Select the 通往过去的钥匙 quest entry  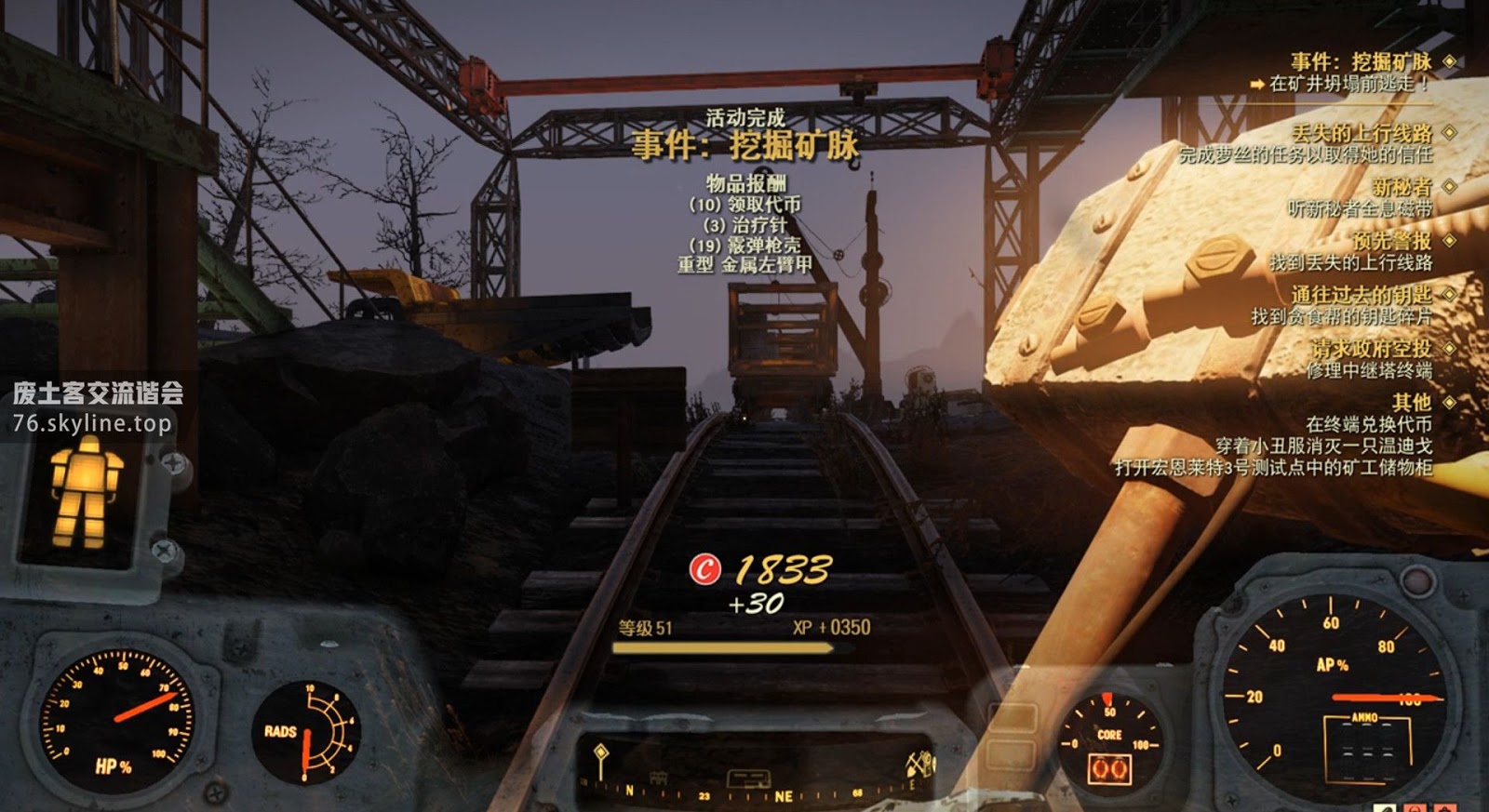tap(1361, 295)
